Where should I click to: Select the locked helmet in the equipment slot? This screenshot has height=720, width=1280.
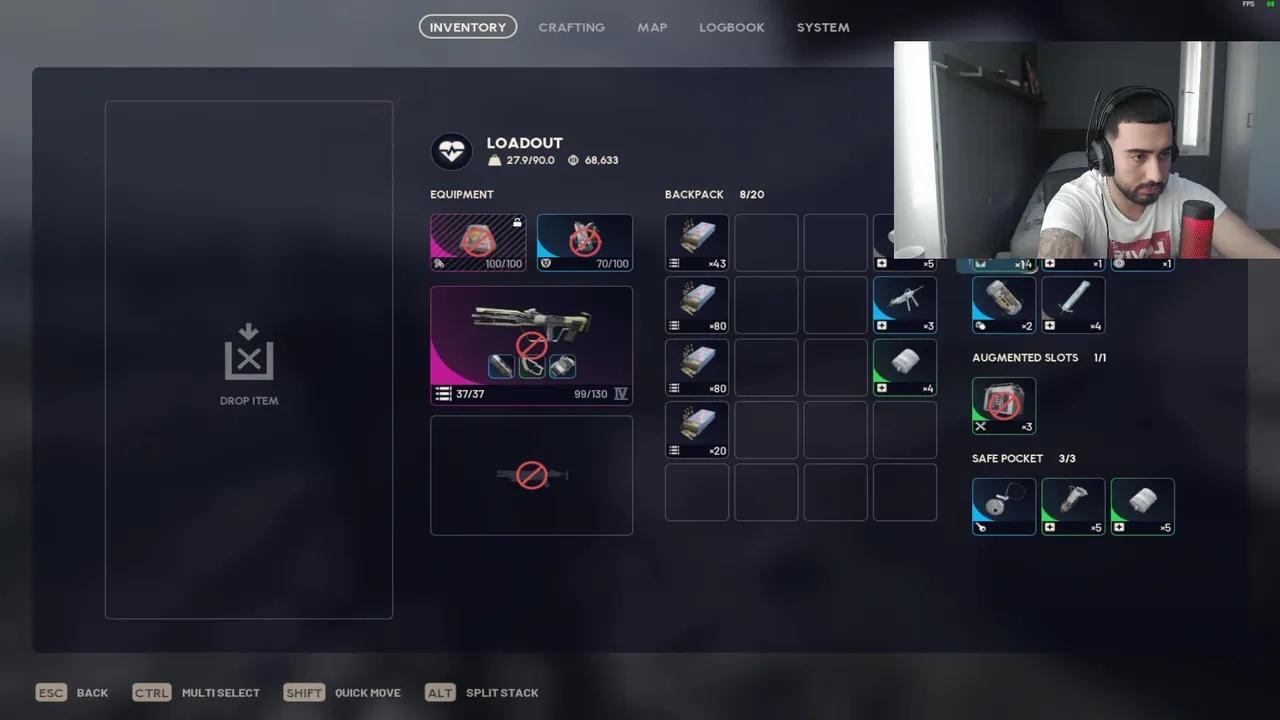tap(478, 242)
